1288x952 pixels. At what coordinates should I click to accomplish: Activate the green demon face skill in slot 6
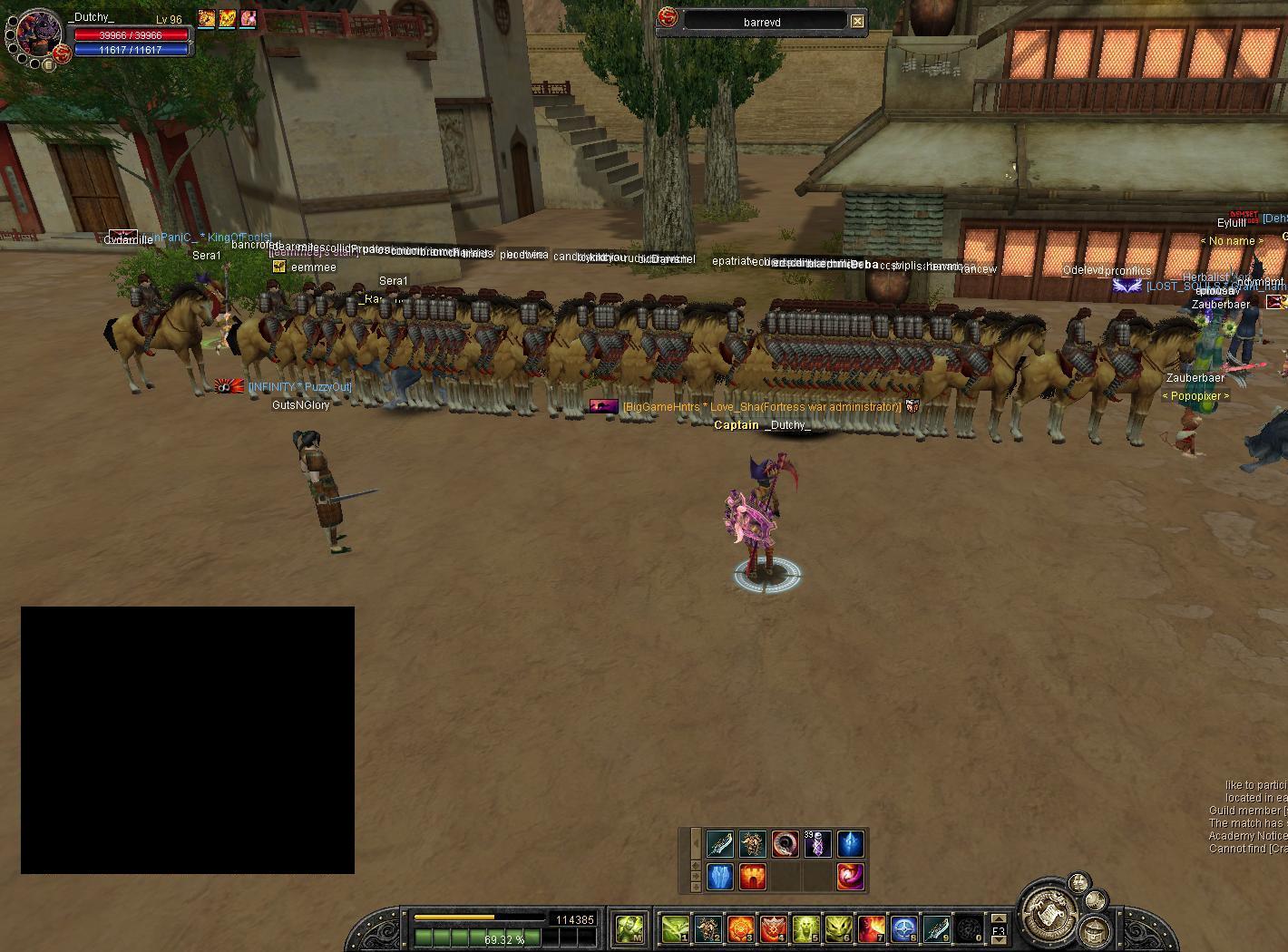click(x=838, y=928)
